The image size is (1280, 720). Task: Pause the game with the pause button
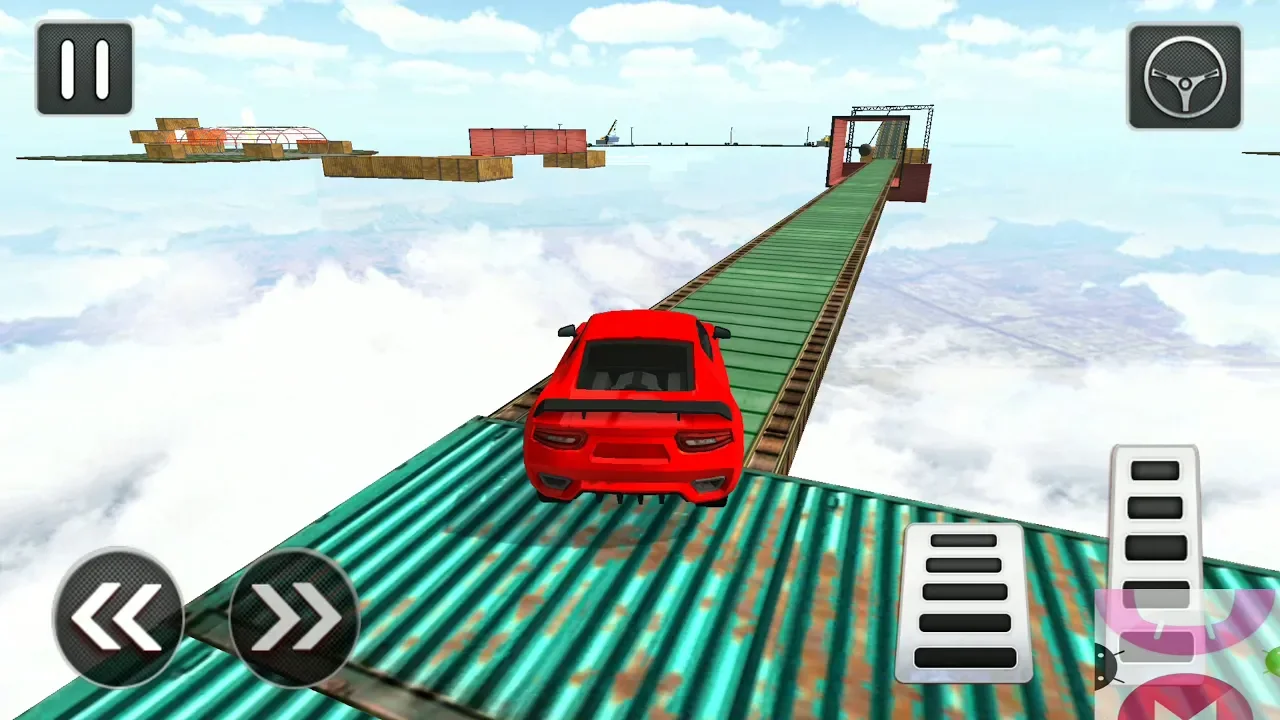pos(84,68)
